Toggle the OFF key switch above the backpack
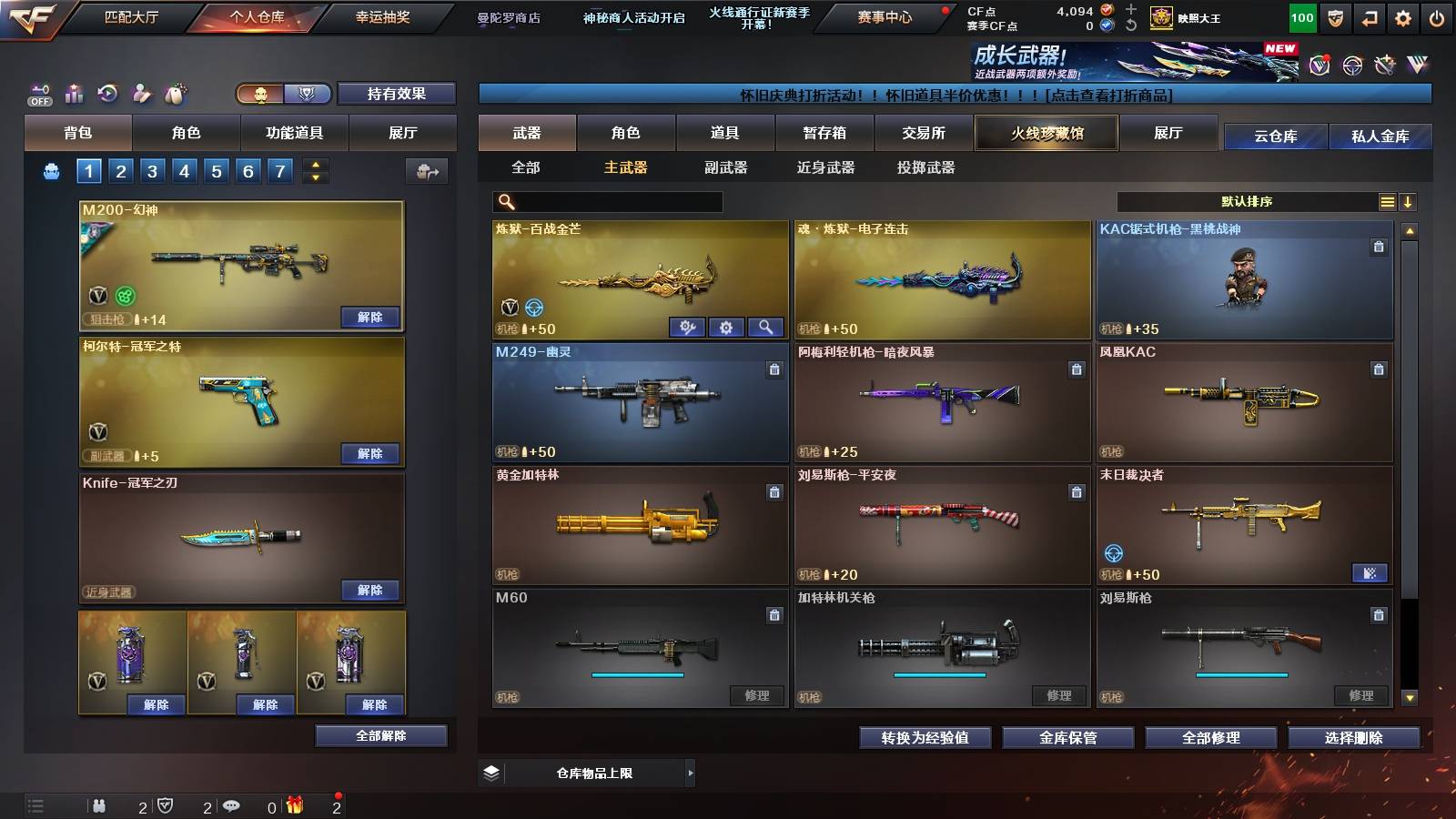 [38, 94]
